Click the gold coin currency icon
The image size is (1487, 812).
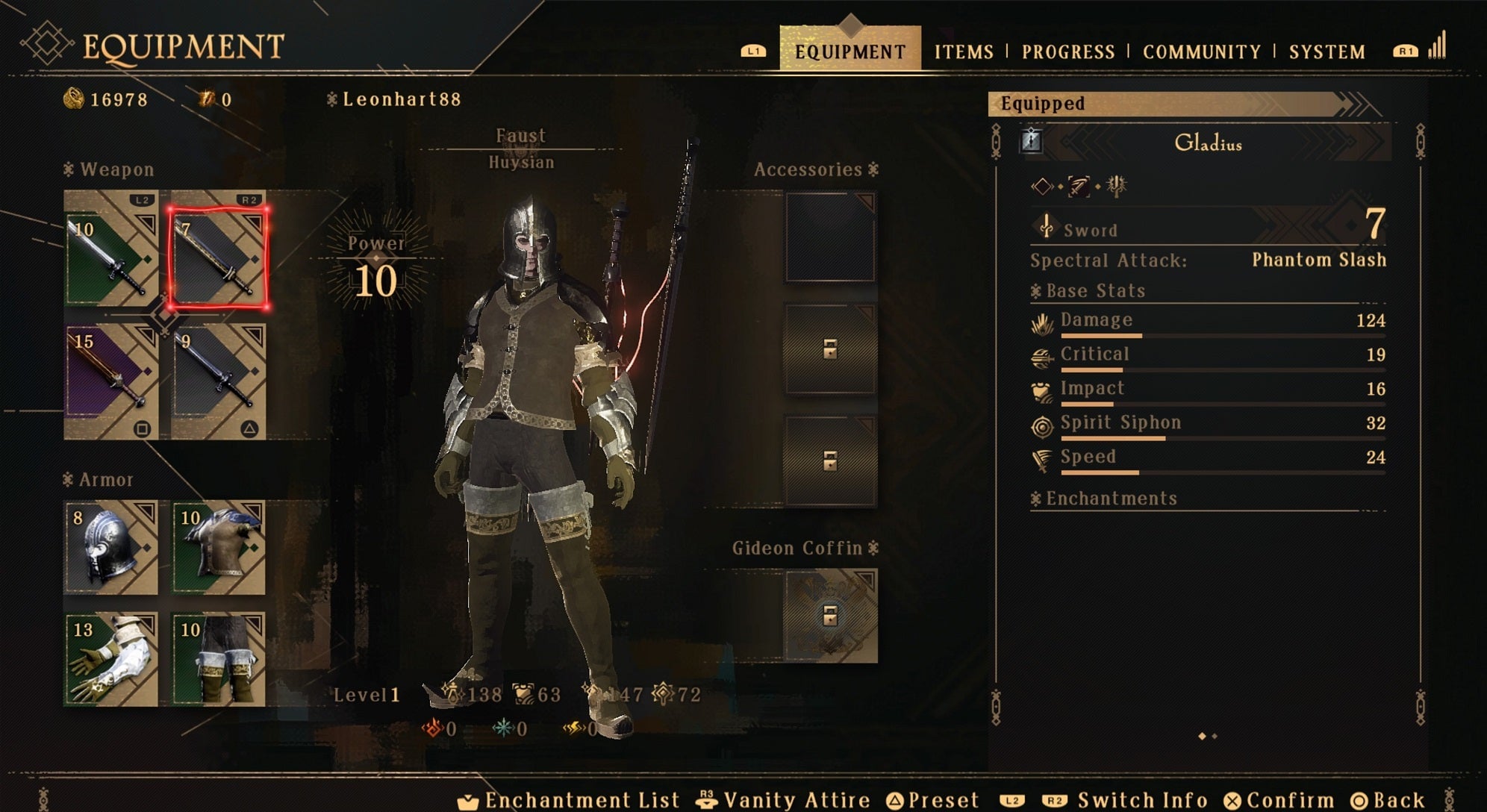(x=76, y=97)
